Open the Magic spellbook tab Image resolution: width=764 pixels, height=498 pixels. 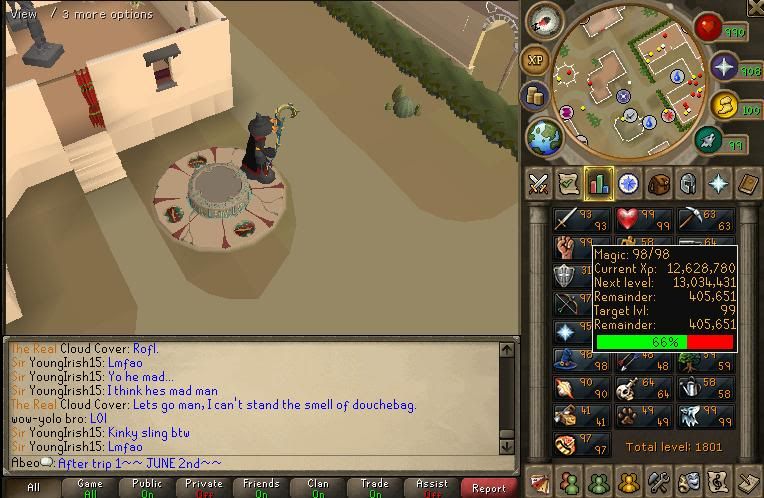click(x=748, y=184)
